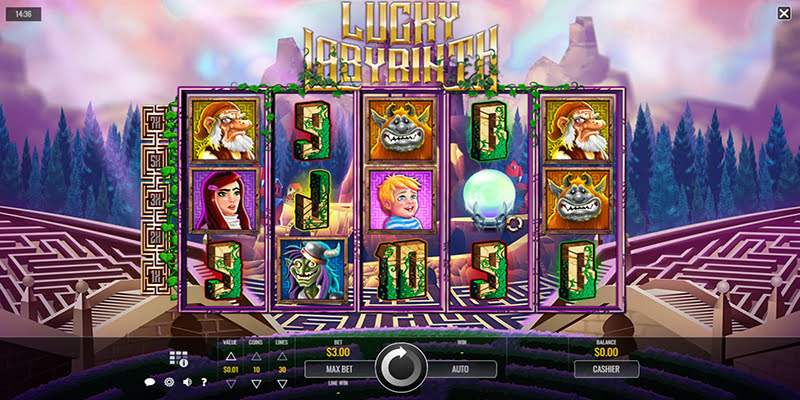Image resolution: width=800 pixels, height=400 pixels.
Task: Open the chat bubble icon
Action: (x=150, y=382)
